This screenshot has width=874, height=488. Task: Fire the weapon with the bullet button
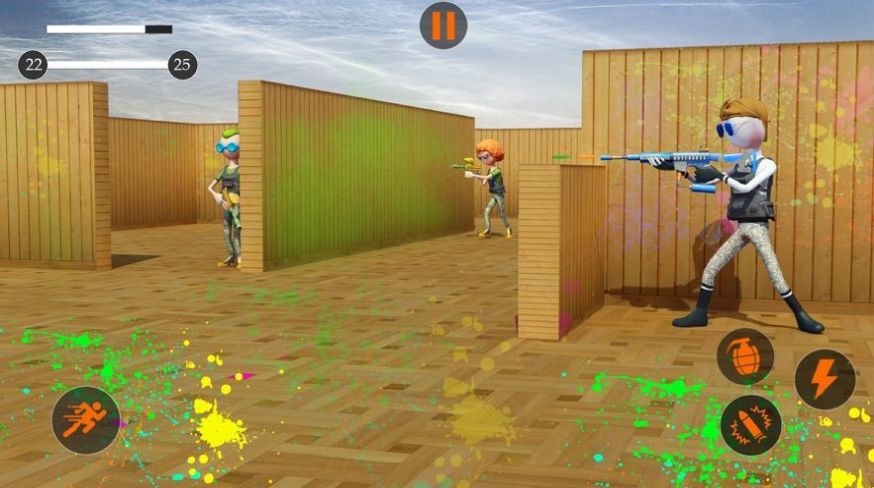750,425
